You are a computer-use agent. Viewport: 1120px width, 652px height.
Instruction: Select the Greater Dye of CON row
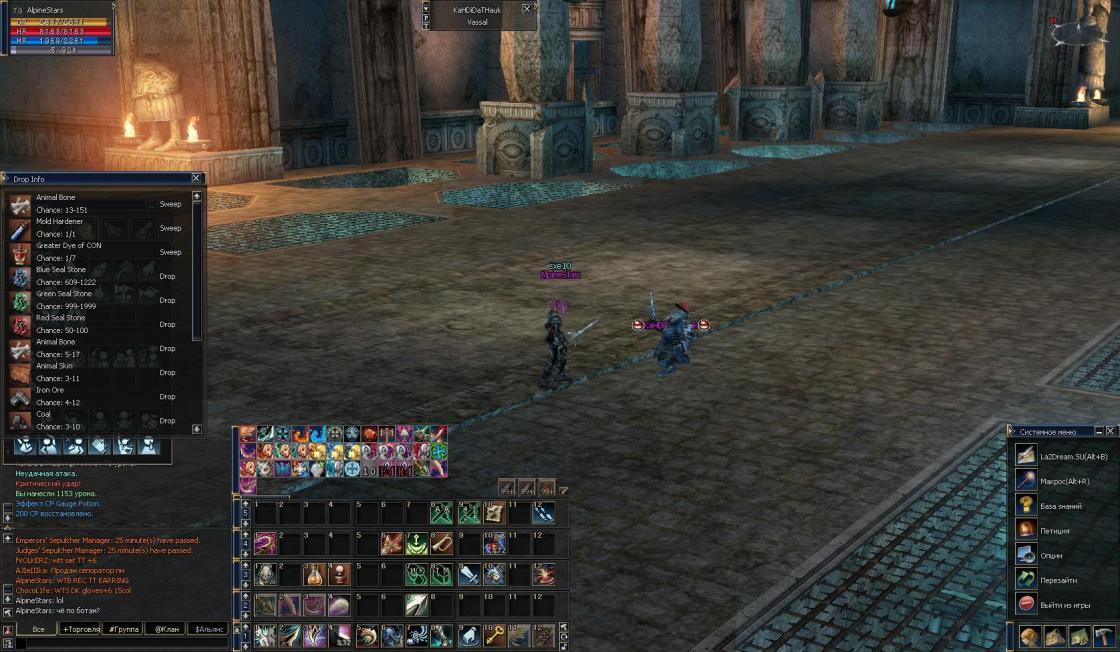[x=100, y=252]
